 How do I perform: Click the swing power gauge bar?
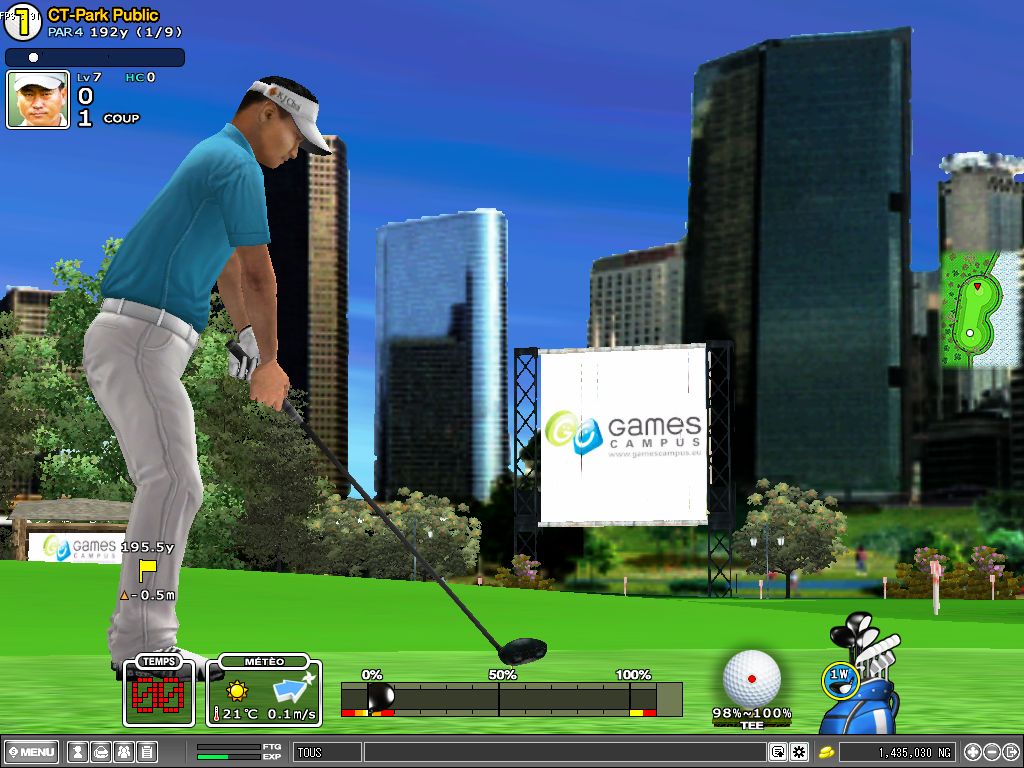510,698
